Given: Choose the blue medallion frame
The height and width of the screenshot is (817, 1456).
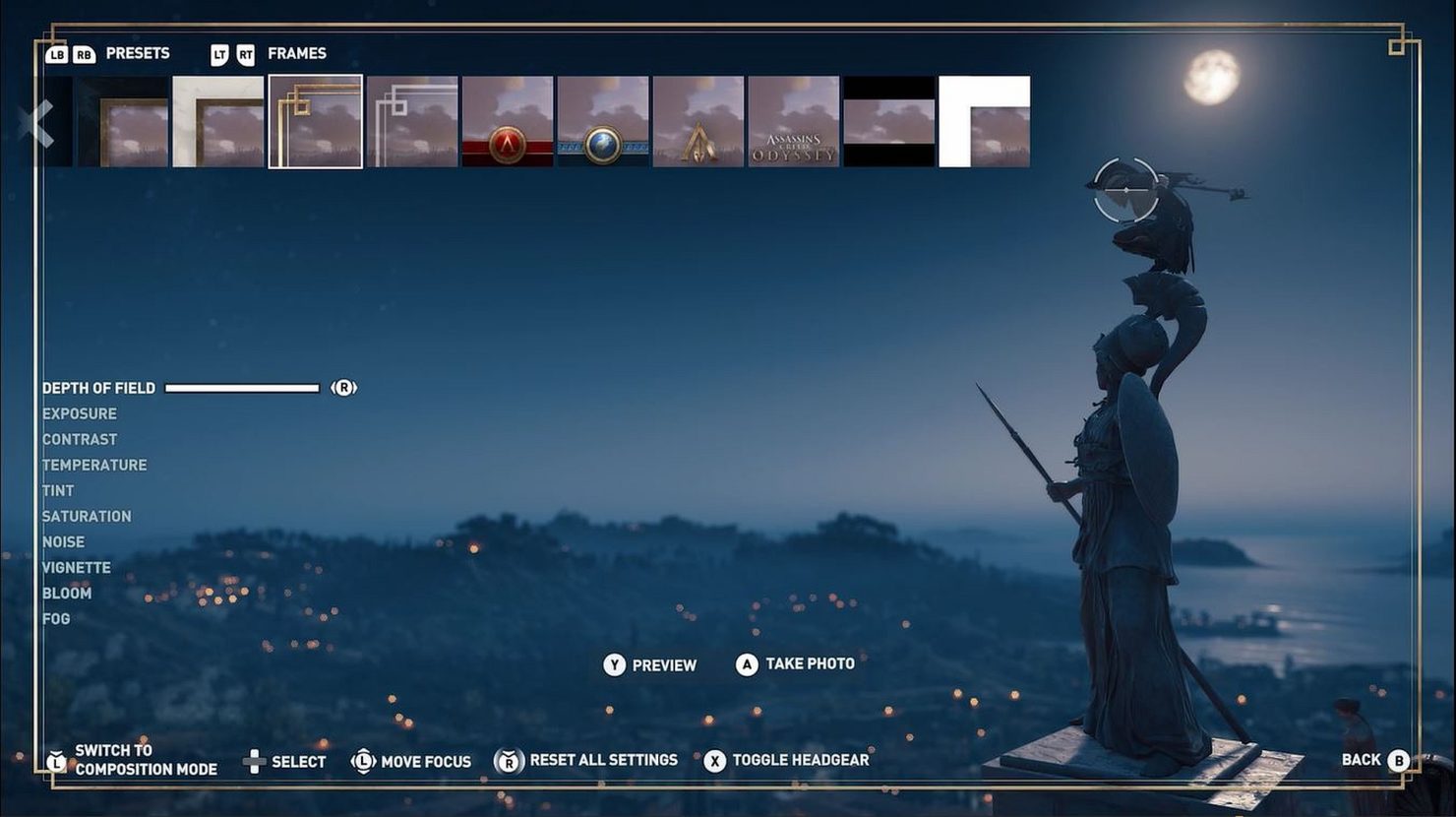Looking at the screenshot, I should tap(604, 121).
